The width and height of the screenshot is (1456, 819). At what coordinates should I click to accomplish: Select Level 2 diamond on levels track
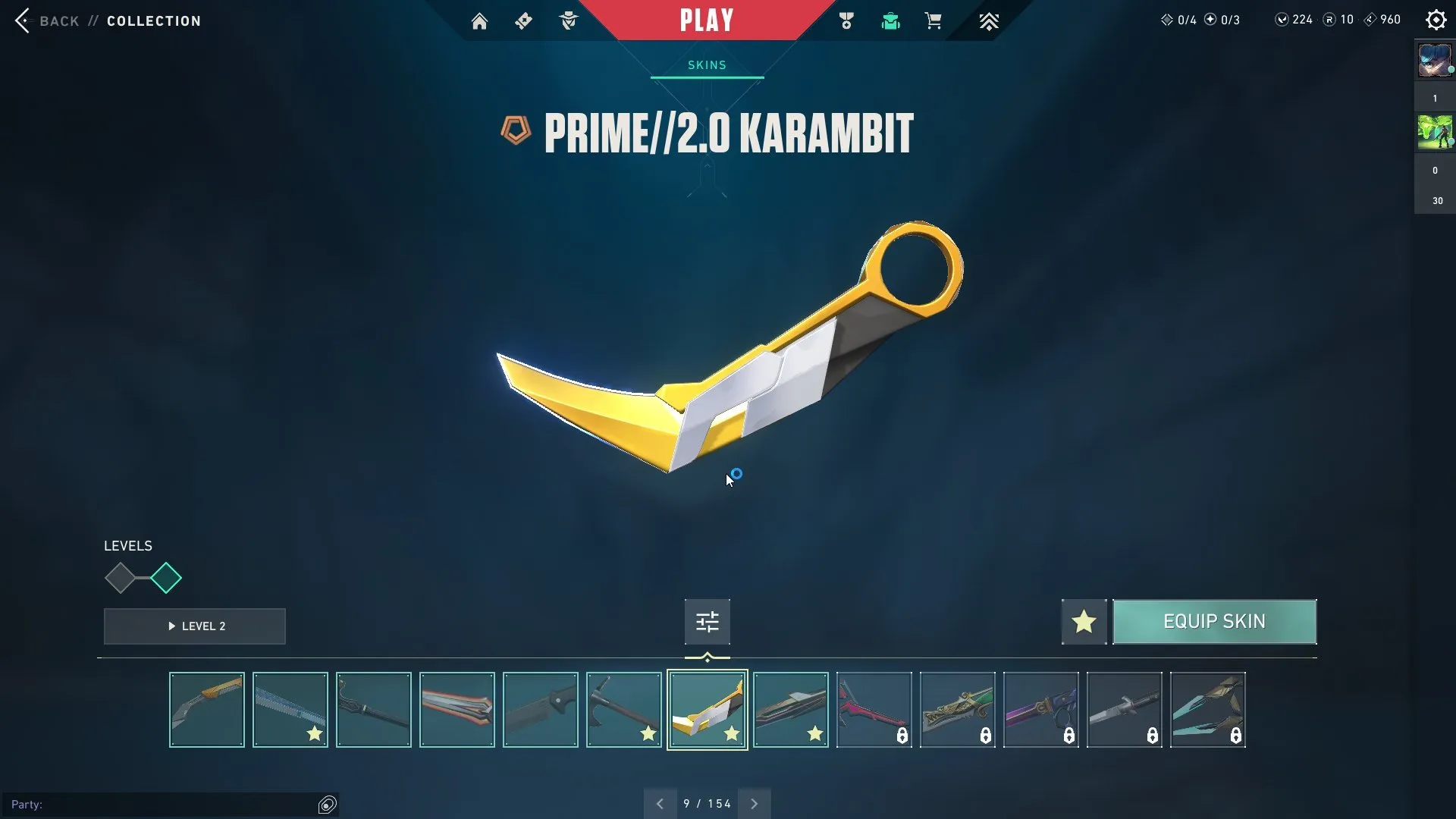pyautogui.click(x=167, y=578)
